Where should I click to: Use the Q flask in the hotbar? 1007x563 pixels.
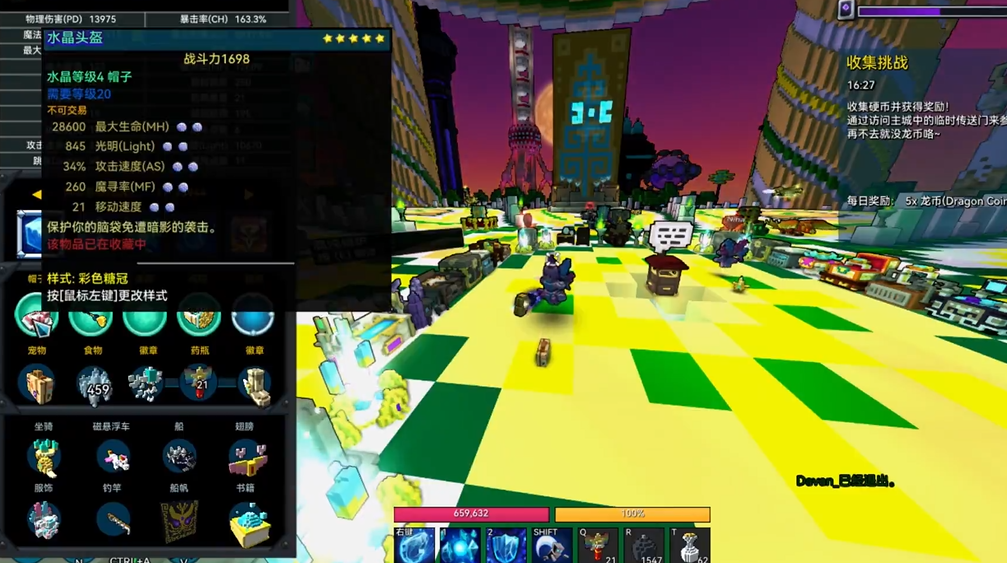(598, 545)
